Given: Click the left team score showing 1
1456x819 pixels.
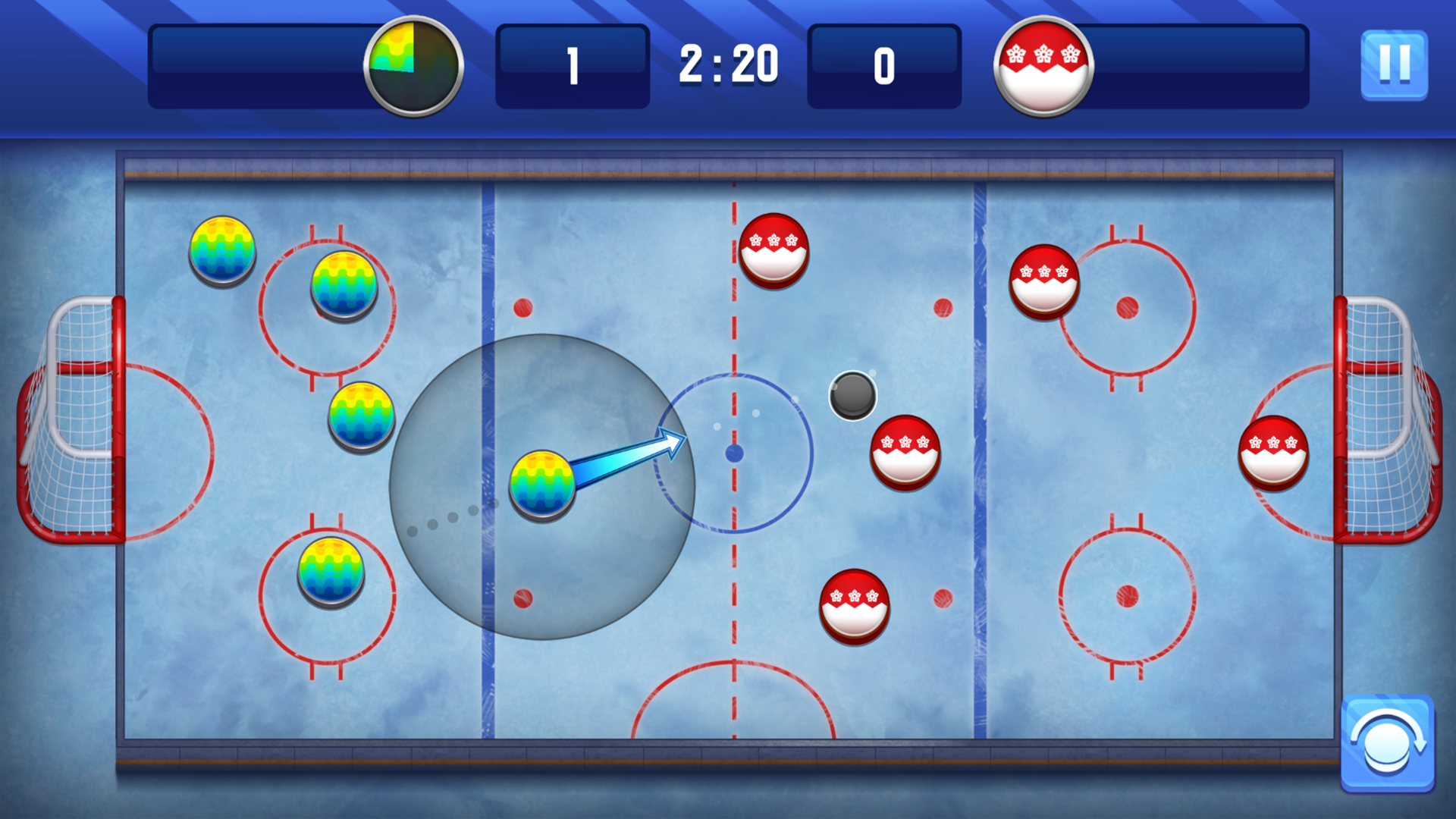Looking at the screenshot, I should [x=573, y=67].
